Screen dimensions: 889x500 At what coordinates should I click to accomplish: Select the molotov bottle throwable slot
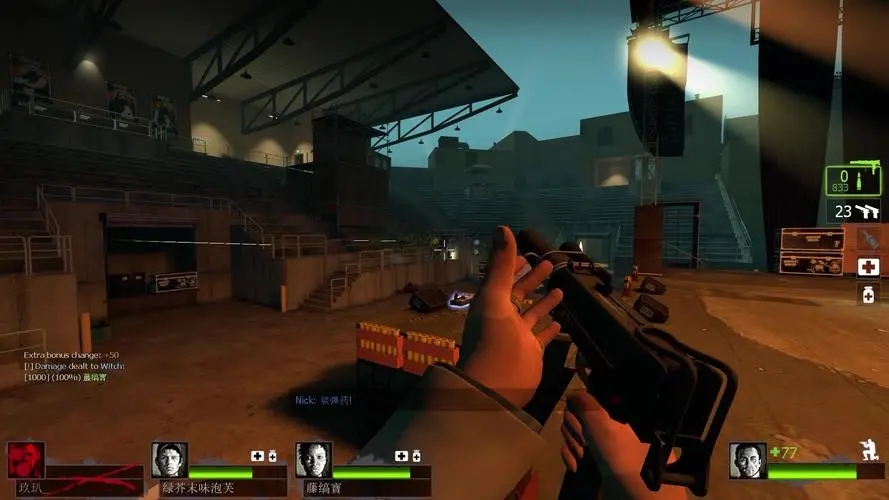tap(867, 239)
